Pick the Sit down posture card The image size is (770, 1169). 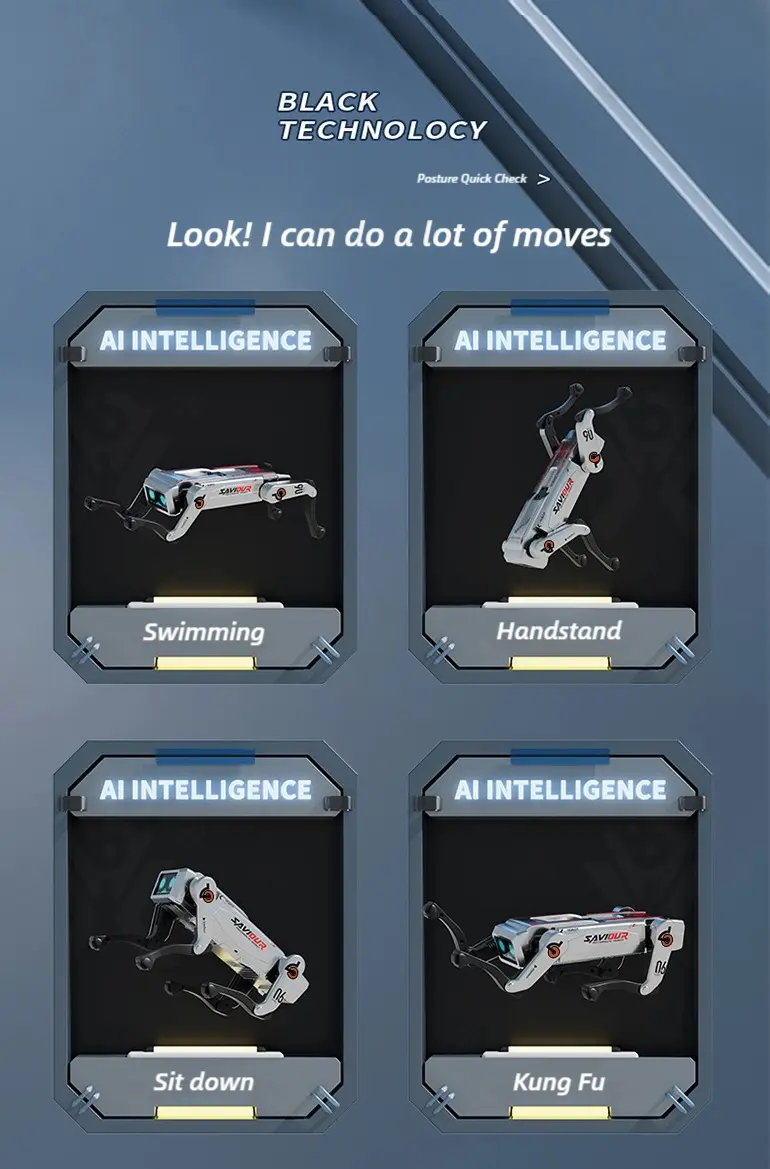point(204,938)
